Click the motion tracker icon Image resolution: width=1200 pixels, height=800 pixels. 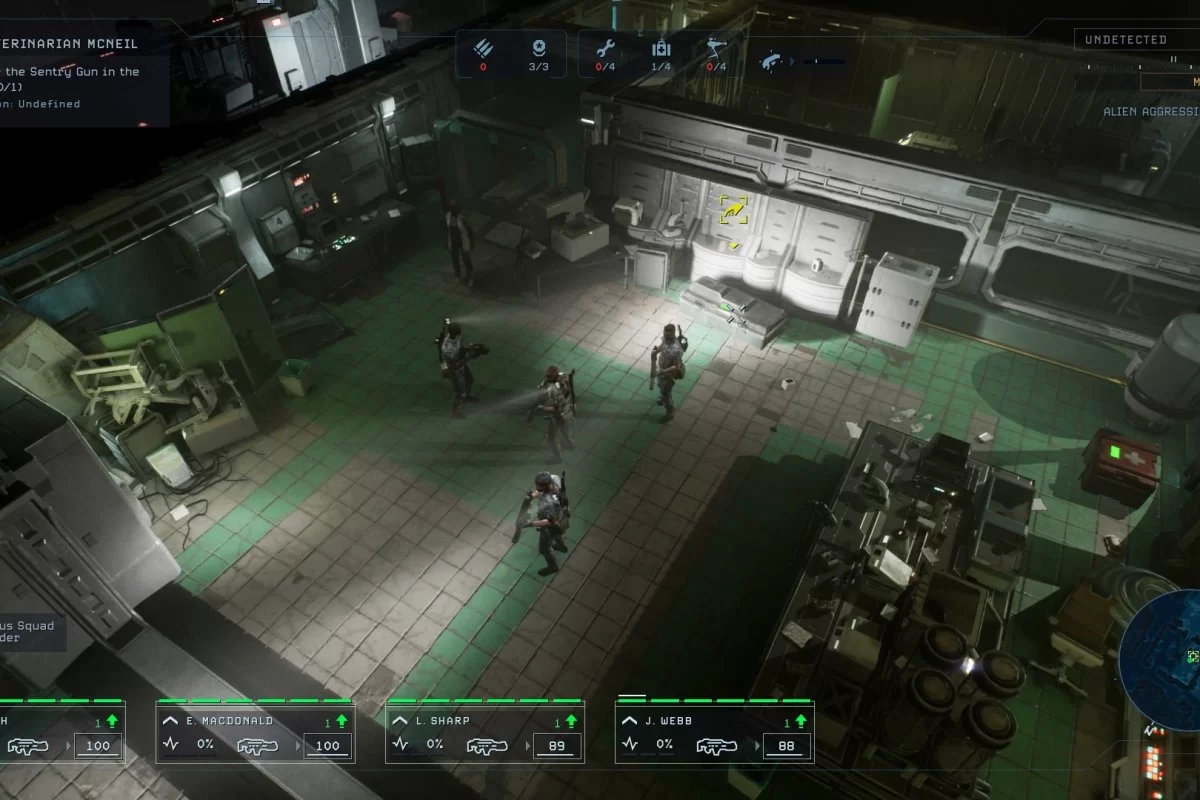coord(771,60)
